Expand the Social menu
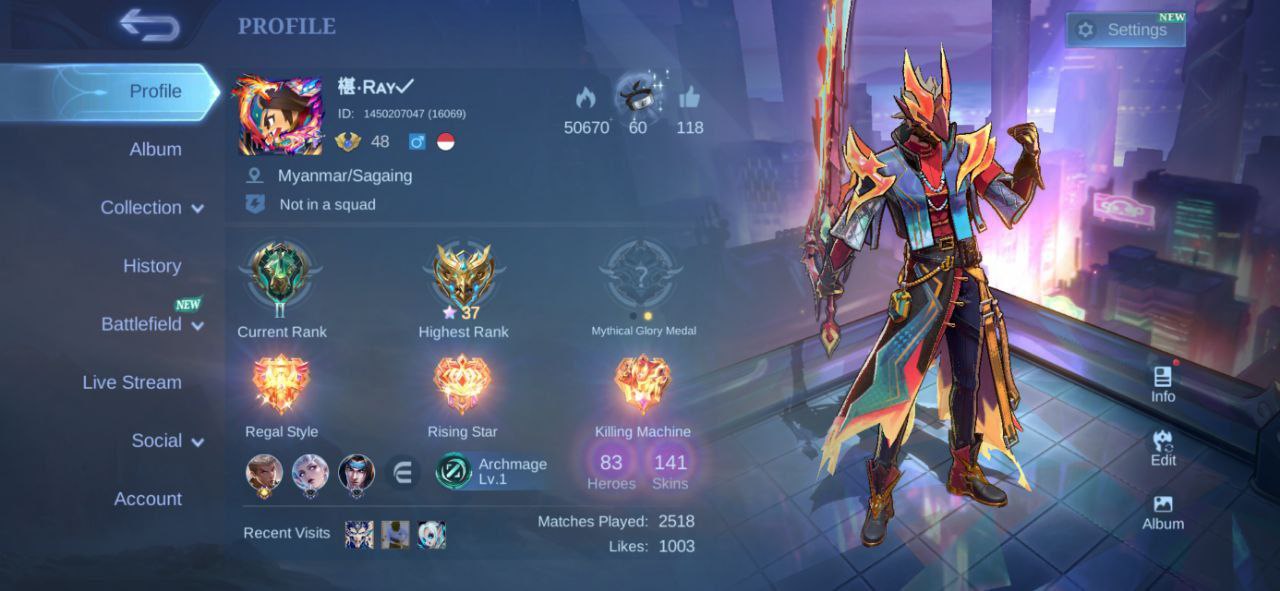Viewport: 1280px width, 591px height. click(166, 441)
